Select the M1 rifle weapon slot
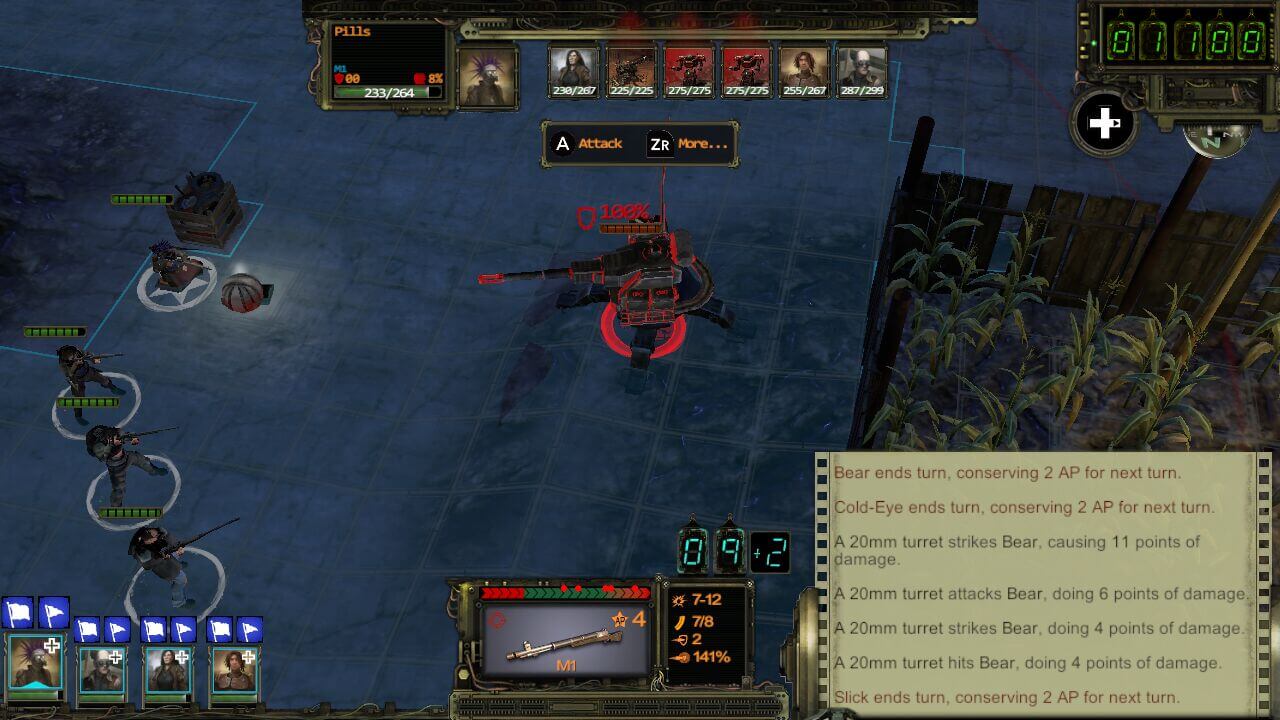This screenshot has width=1280, height=720. pyautogui.click(x=565, y=640)
